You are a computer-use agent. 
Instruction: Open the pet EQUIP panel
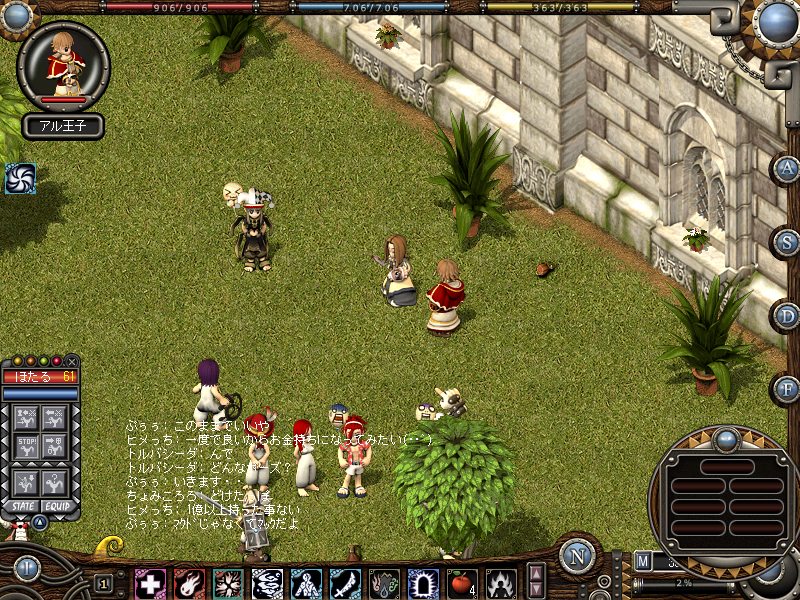point(58,507)
